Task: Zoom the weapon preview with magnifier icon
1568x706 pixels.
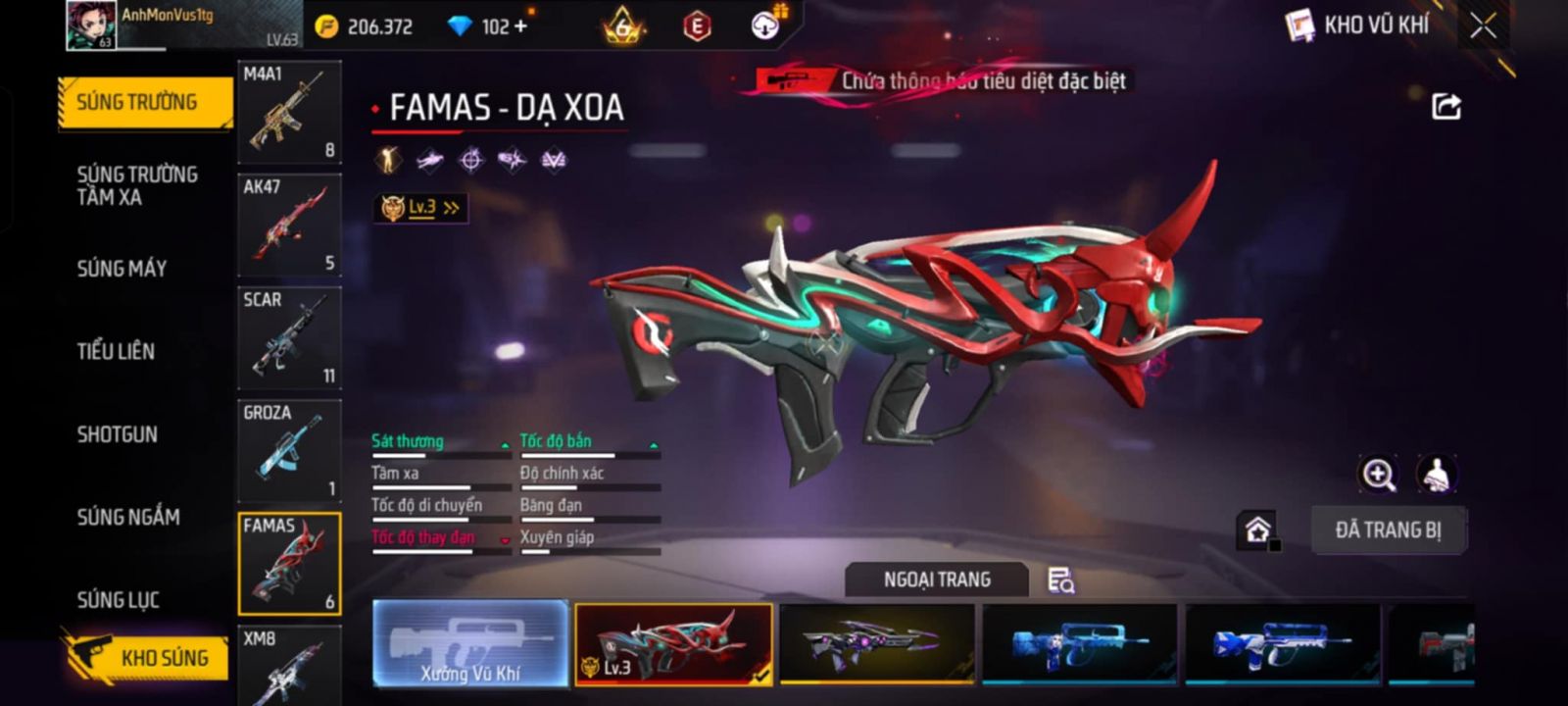Action: [1378, 475]
